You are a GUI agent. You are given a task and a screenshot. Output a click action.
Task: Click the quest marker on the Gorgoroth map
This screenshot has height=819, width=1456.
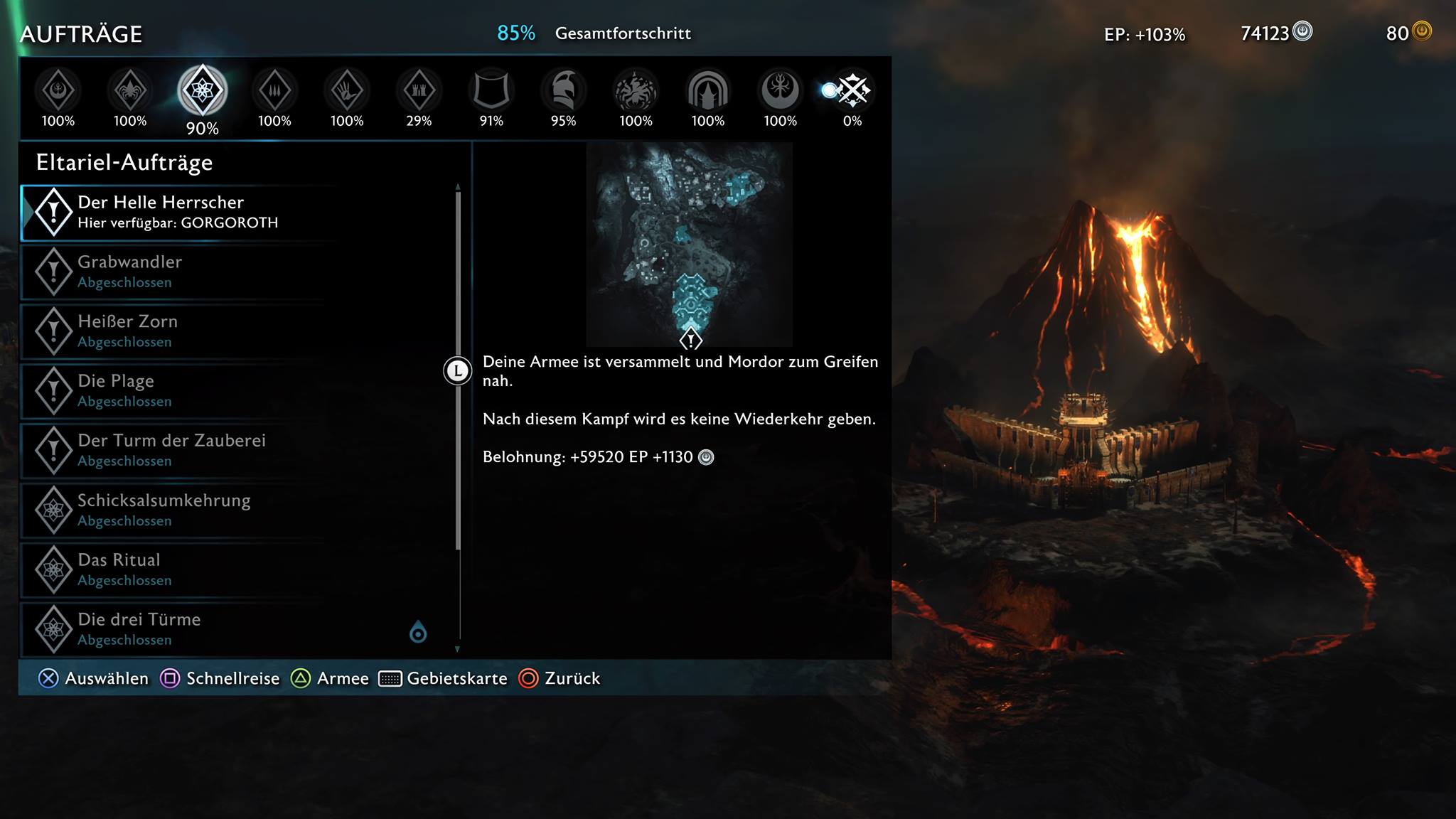690,339
